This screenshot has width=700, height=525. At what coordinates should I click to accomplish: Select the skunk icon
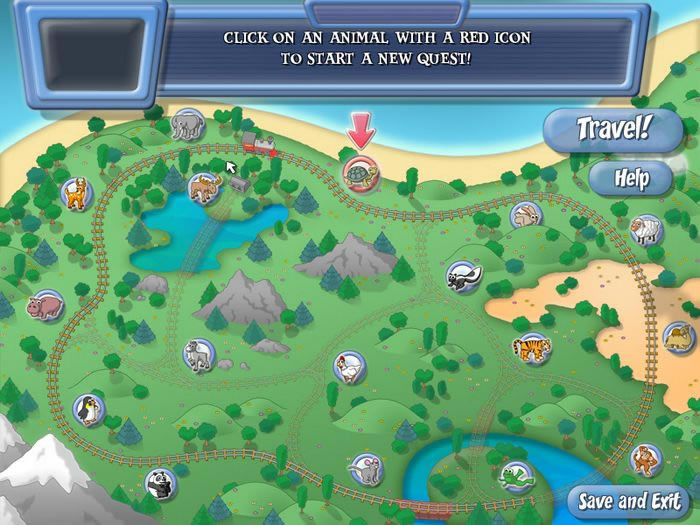tap(461, 275)
